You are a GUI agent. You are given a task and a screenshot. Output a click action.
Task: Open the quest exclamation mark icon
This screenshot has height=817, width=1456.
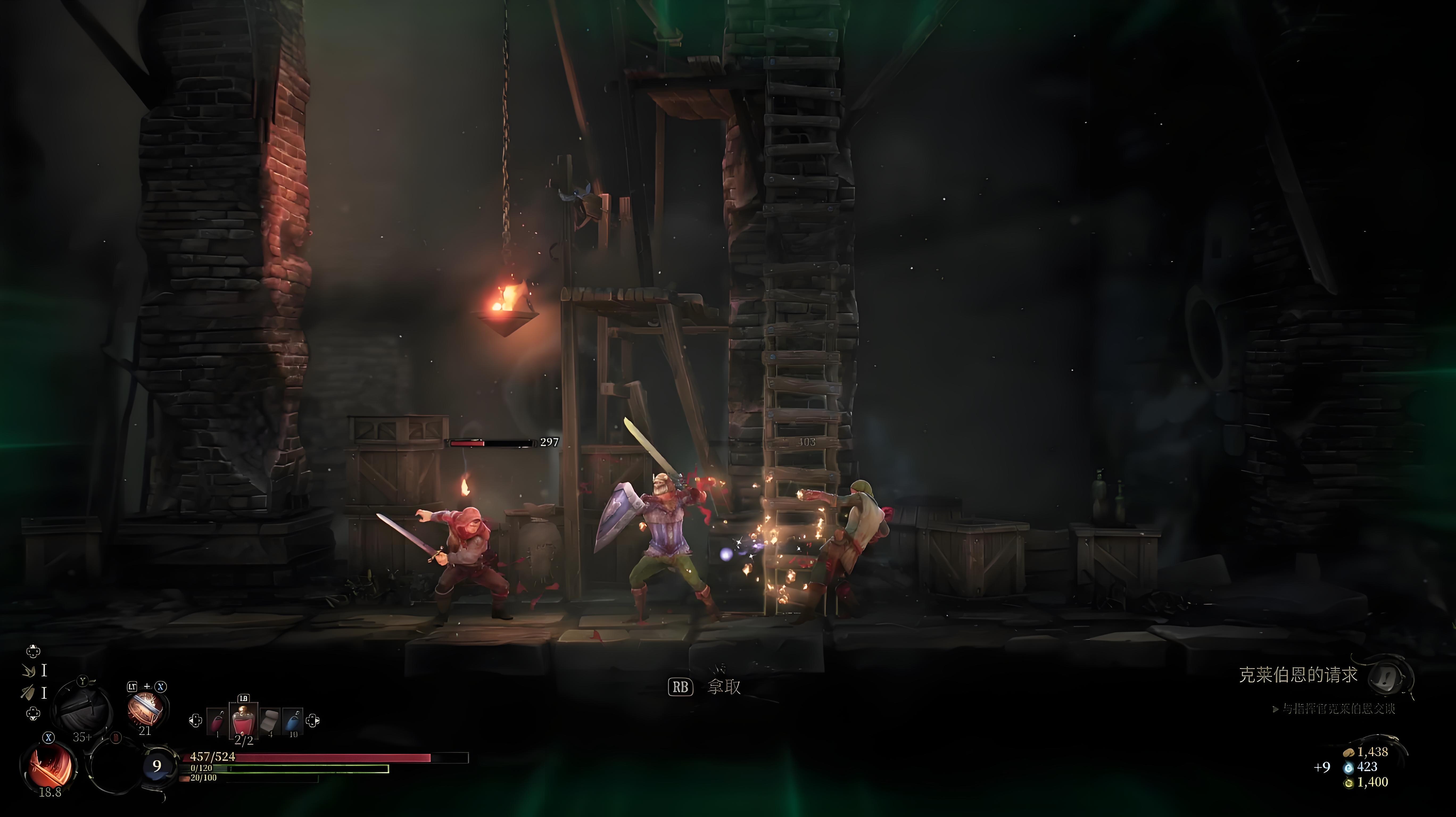pyautogui.click(x=1391, y=676)
